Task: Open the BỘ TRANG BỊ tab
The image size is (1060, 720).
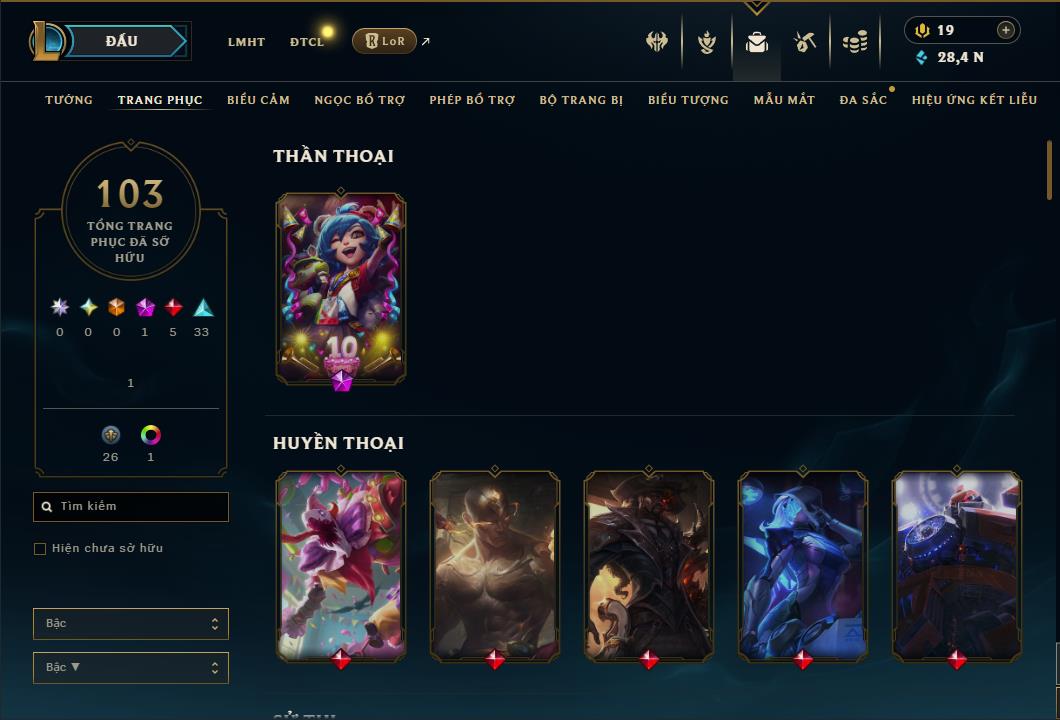Action: [581, 100]
